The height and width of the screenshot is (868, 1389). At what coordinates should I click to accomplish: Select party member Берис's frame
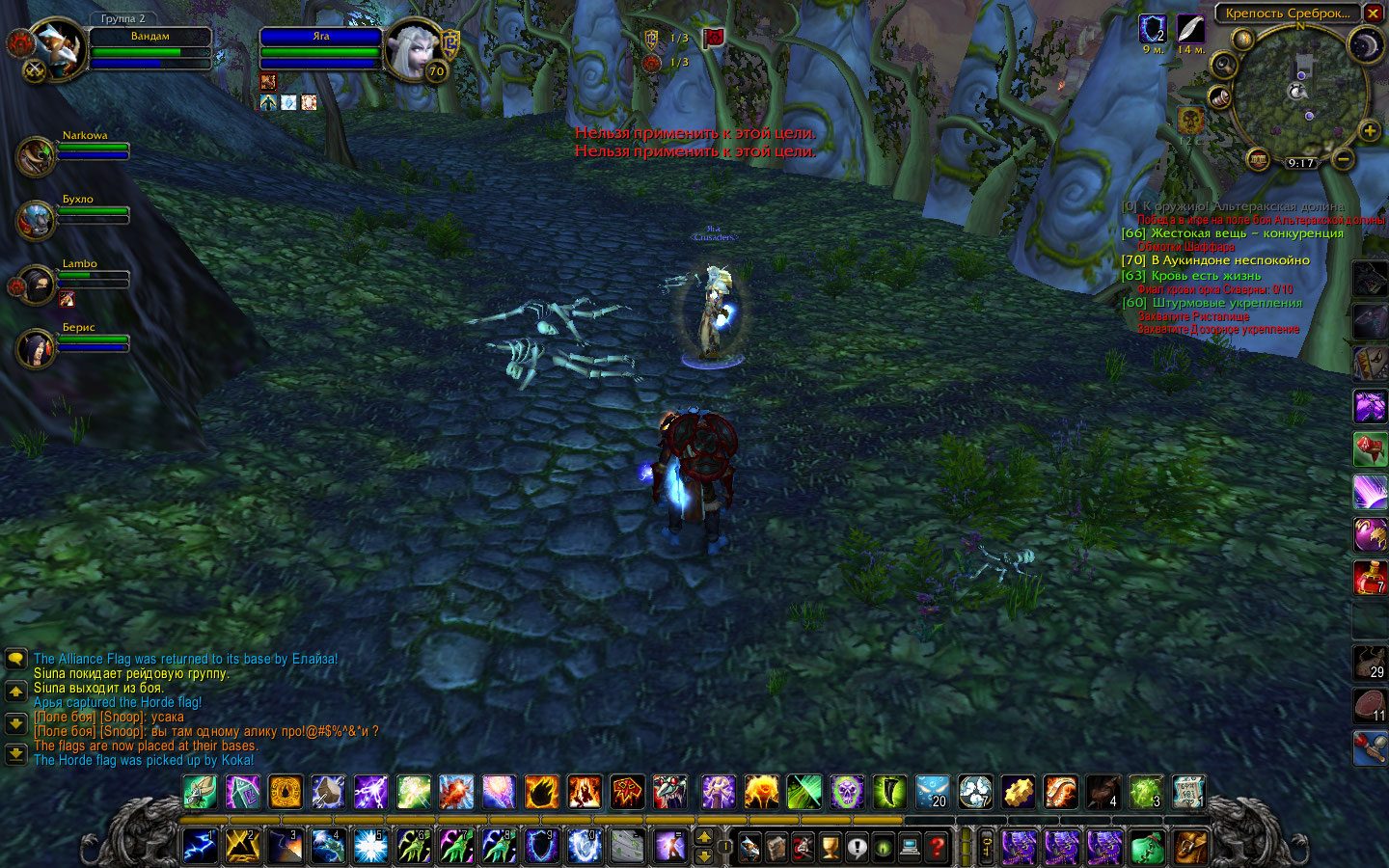(x=37, y=348)
